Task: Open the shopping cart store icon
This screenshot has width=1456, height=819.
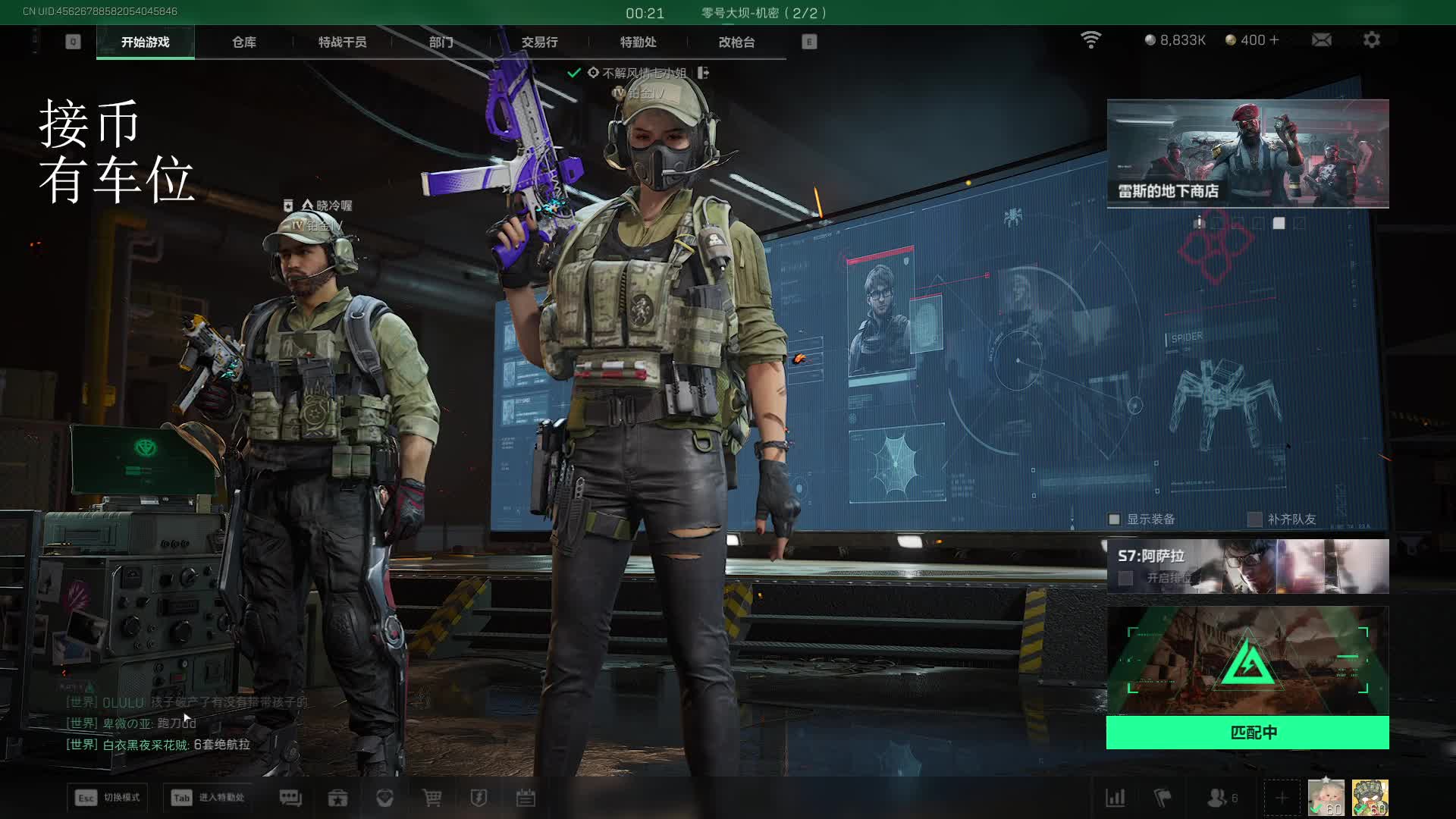Action: [431, 798]
